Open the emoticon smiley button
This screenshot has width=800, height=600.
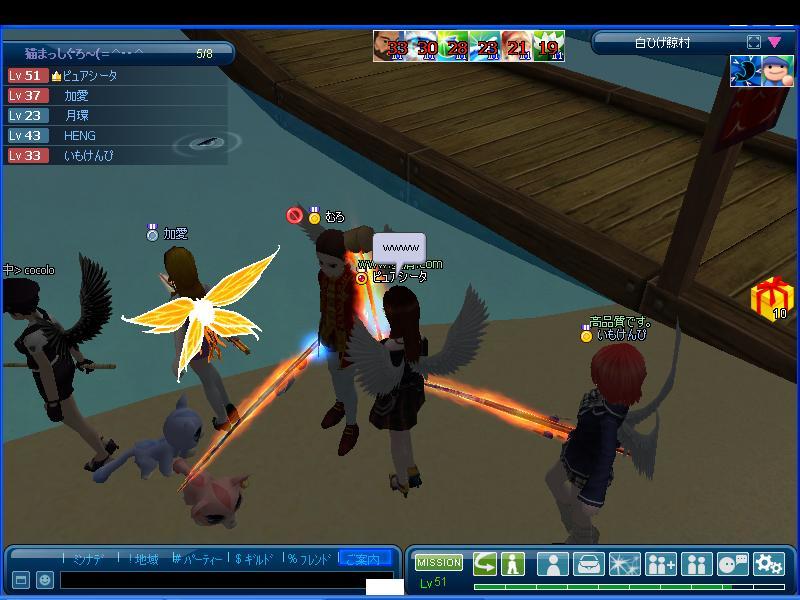pyautogui.click(x=45, y=580)
